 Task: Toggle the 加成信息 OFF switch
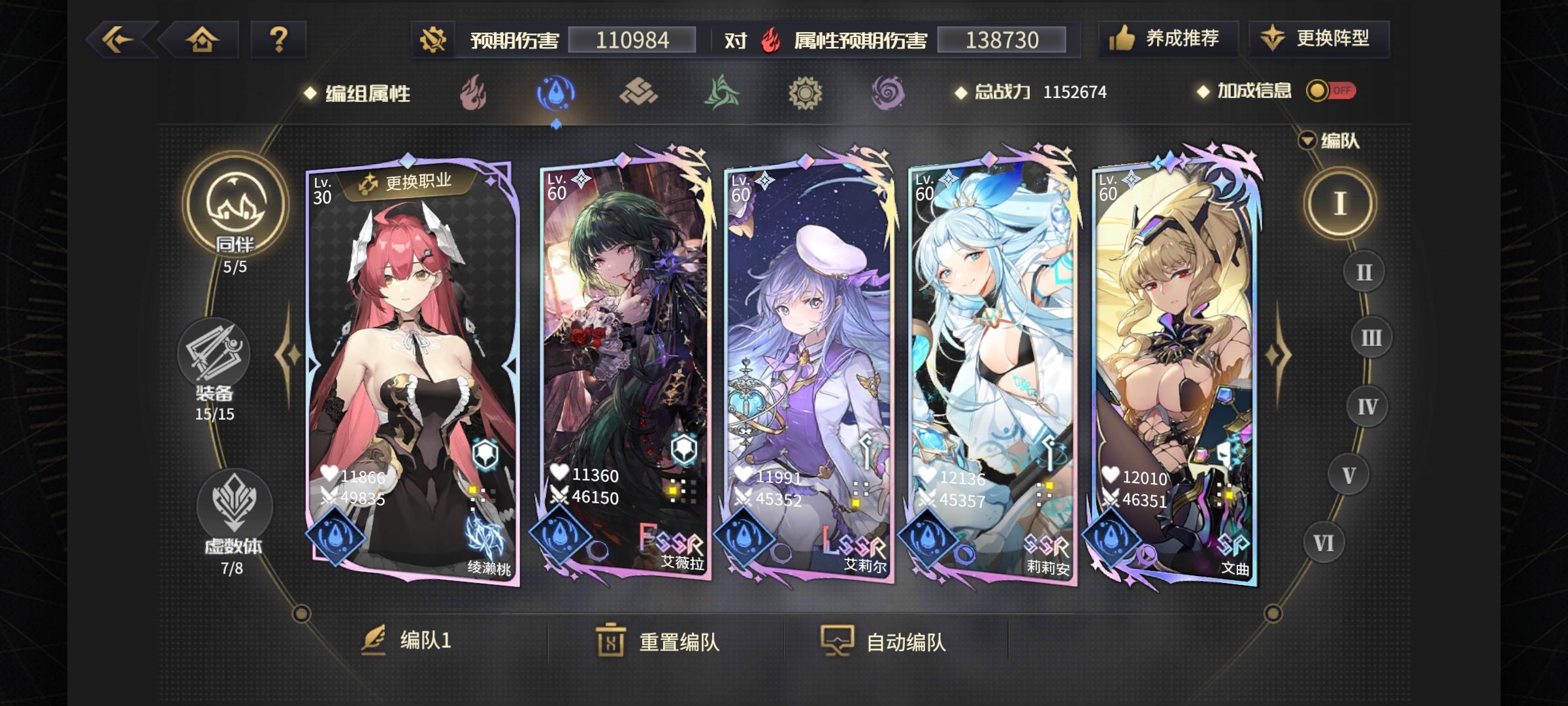(1333, 92)
